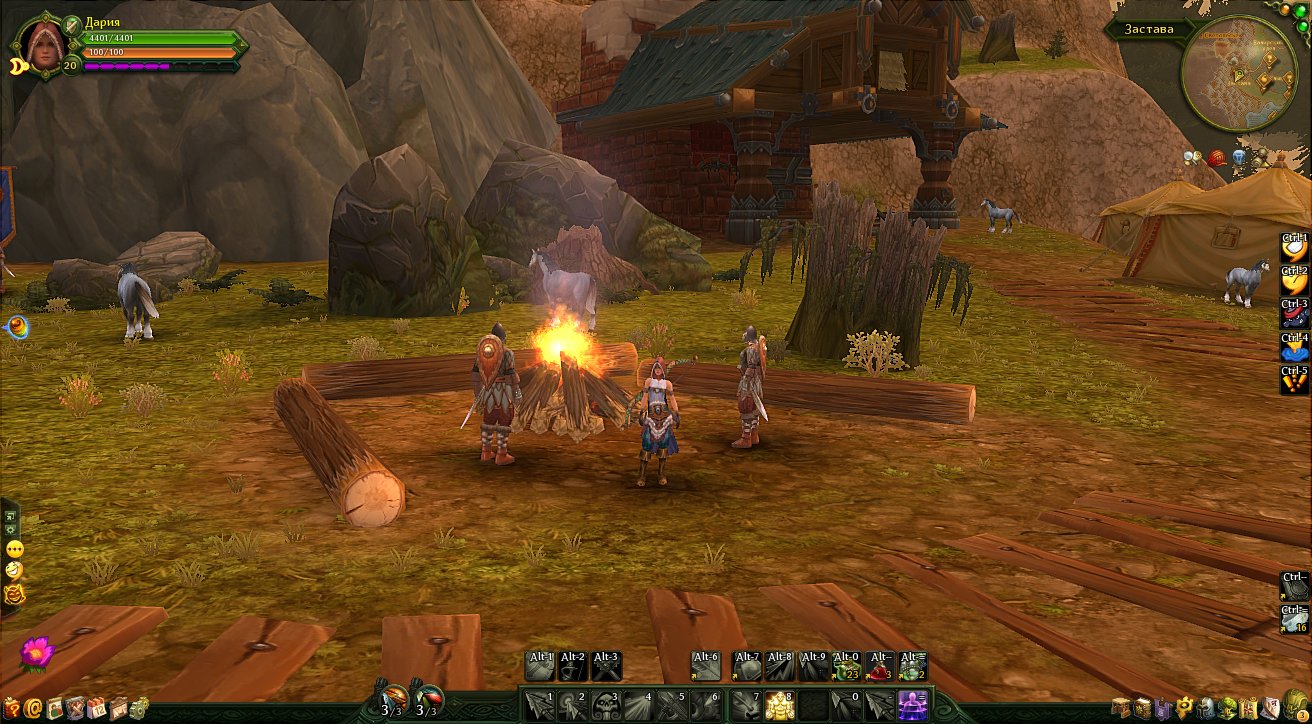Click the pink flower icon
Viewport: 1312px width, 724px height.
35,651
